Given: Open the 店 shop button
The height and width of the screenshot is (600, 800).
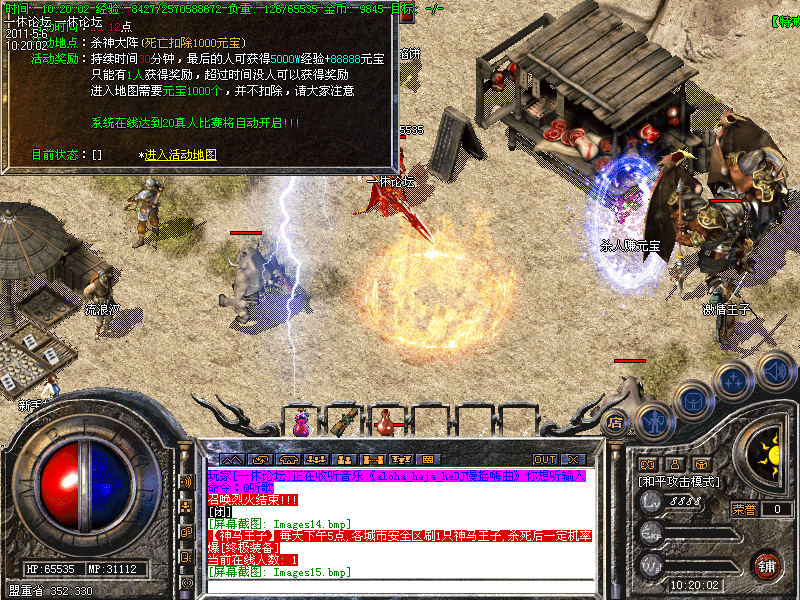Looking at the screenshot, I should tap(616, 423).
